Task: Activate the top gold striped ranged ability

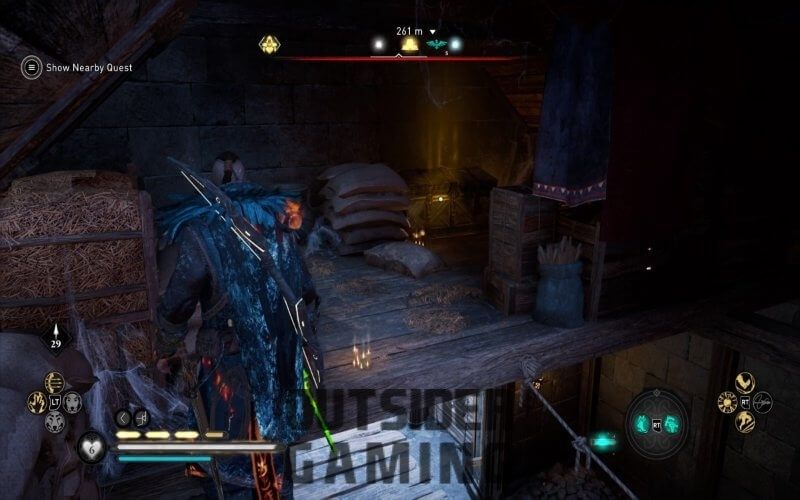Action: point(54,382)
